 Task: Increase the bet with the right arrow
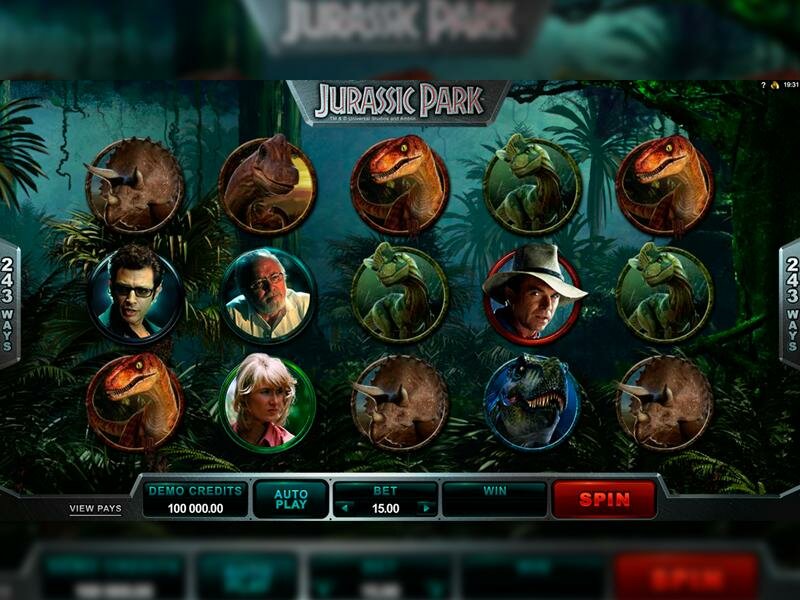click(425, 508)
